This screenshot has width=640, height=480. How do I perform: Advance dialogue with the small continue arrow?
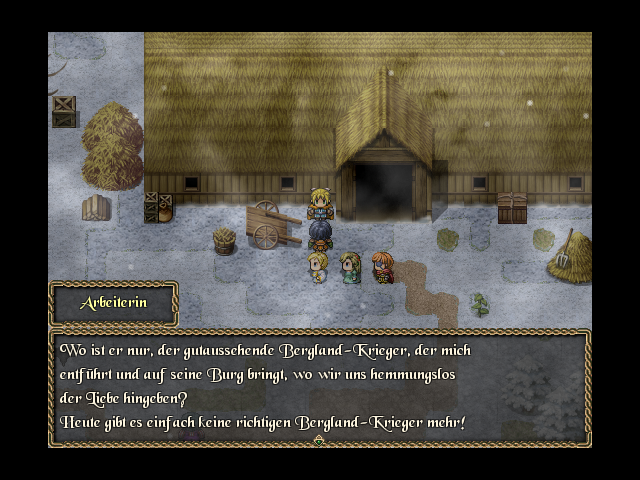(x=319, y=440)
